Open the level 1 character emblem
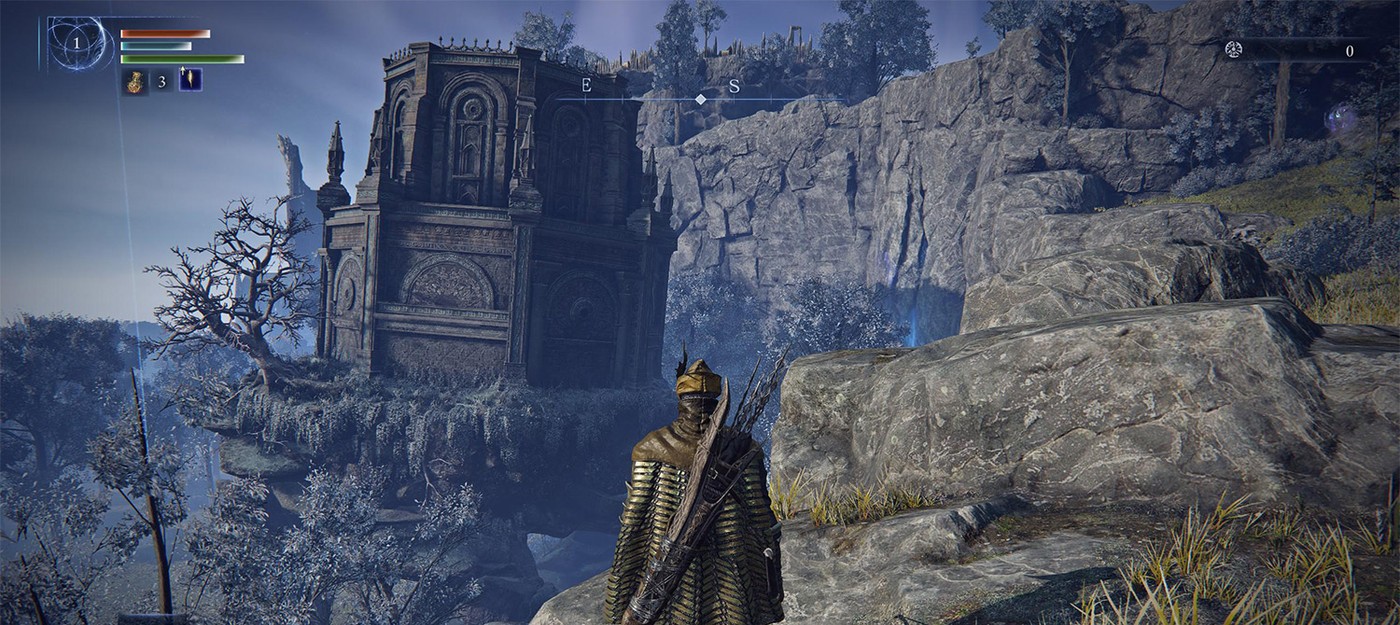This screenshot has width=1400, height=625. [76, 43]
